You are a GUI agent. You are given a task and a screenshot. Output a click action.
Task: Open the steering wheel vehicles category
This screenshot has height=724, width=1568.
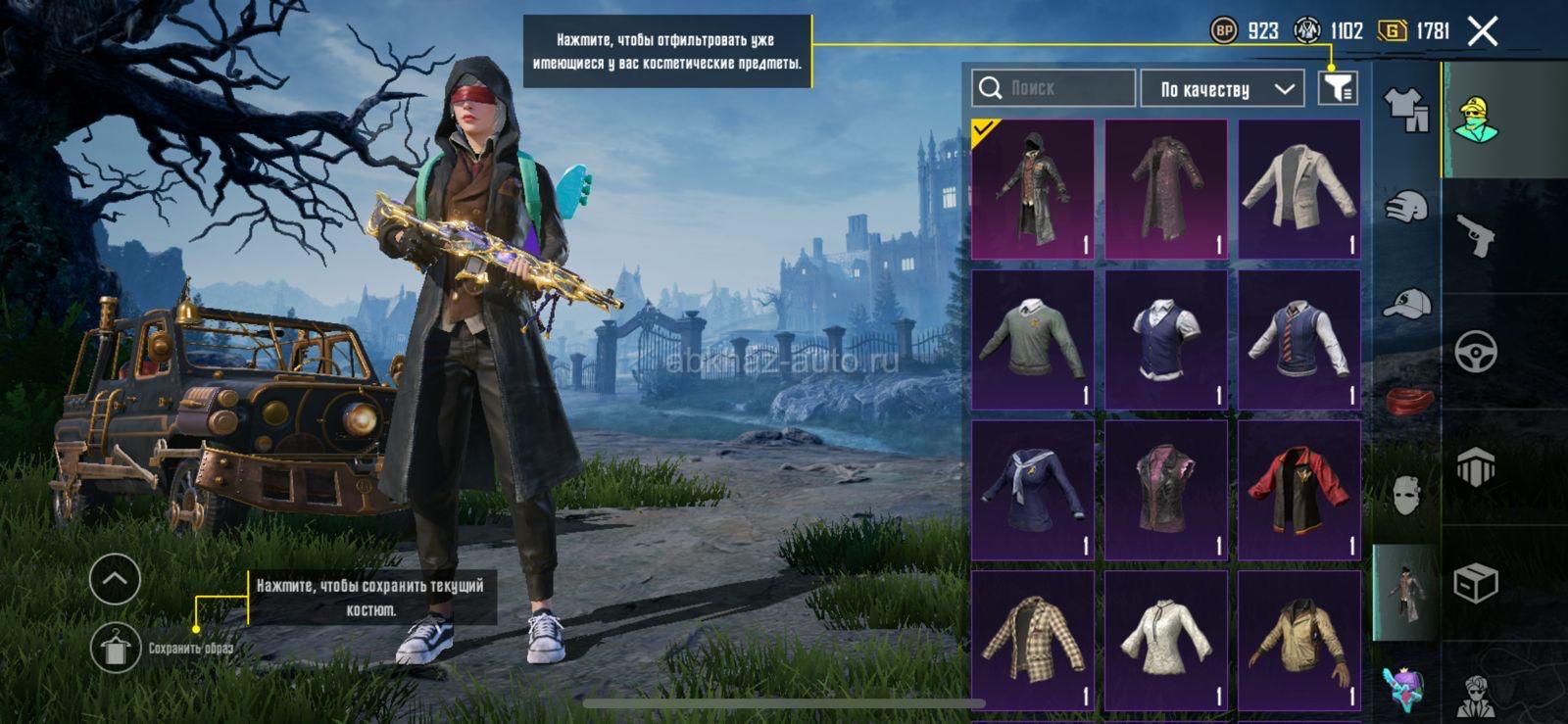pyautogui.click(x=1476, y=351)
